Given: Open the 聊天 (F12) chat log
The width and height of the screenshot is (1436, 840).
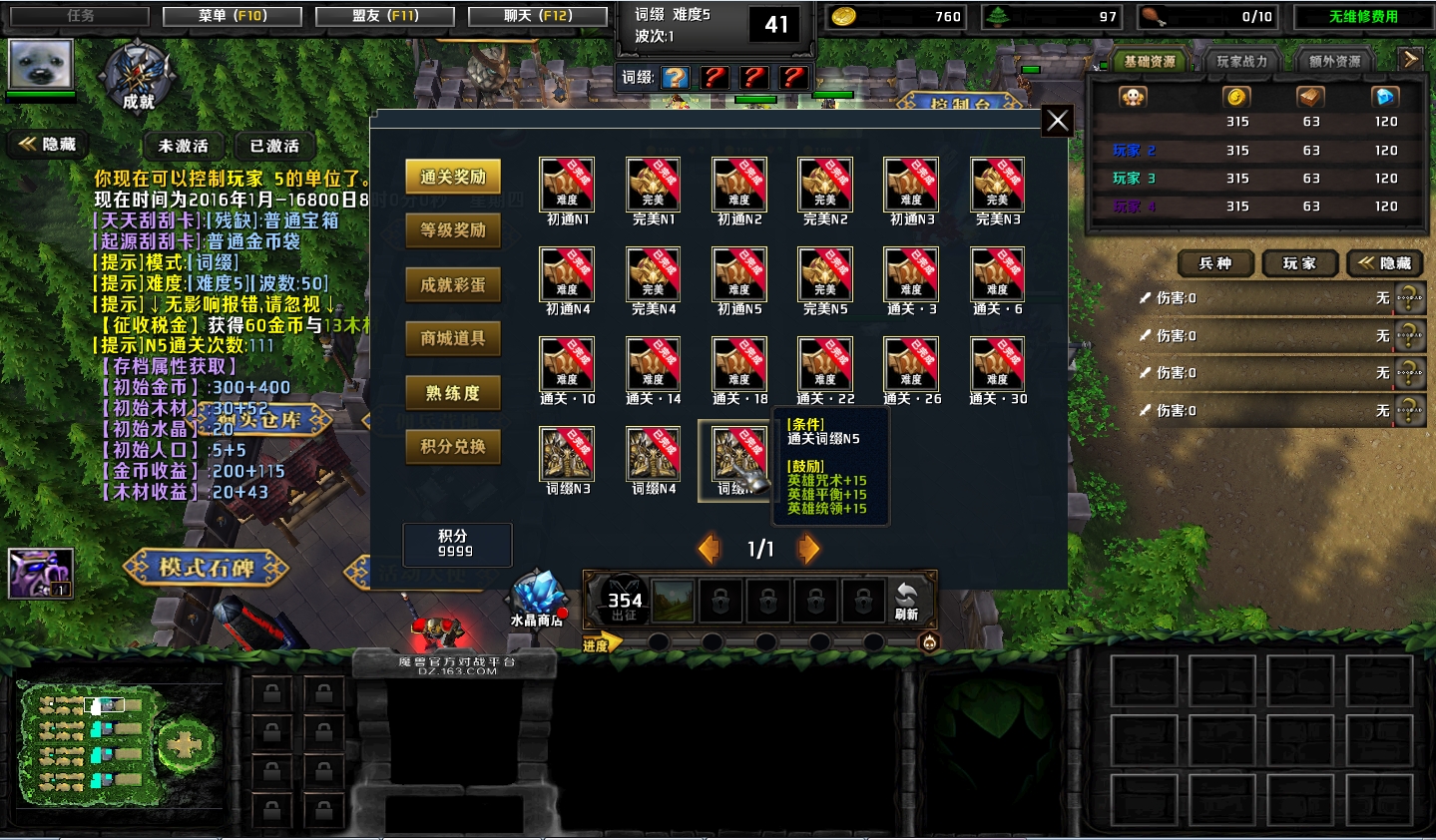Looking at the screenshot, I should (x=538, y=16).
